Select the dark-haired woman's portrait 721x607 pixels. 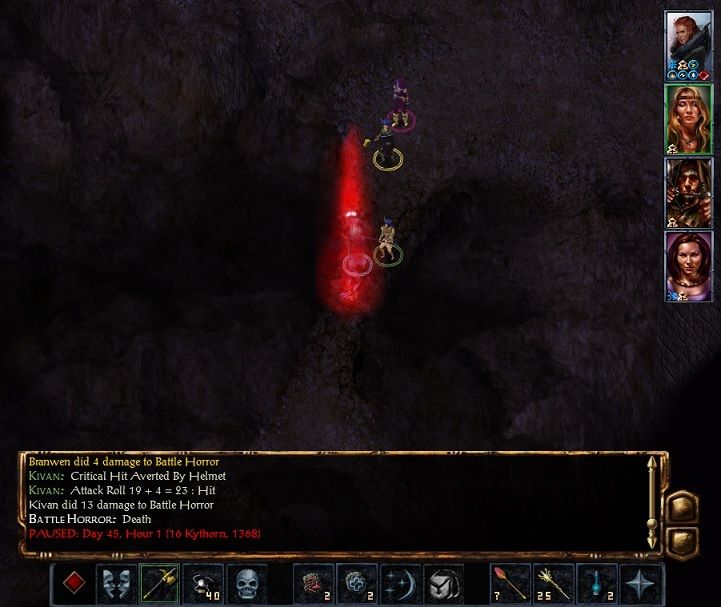click(688, 265)
